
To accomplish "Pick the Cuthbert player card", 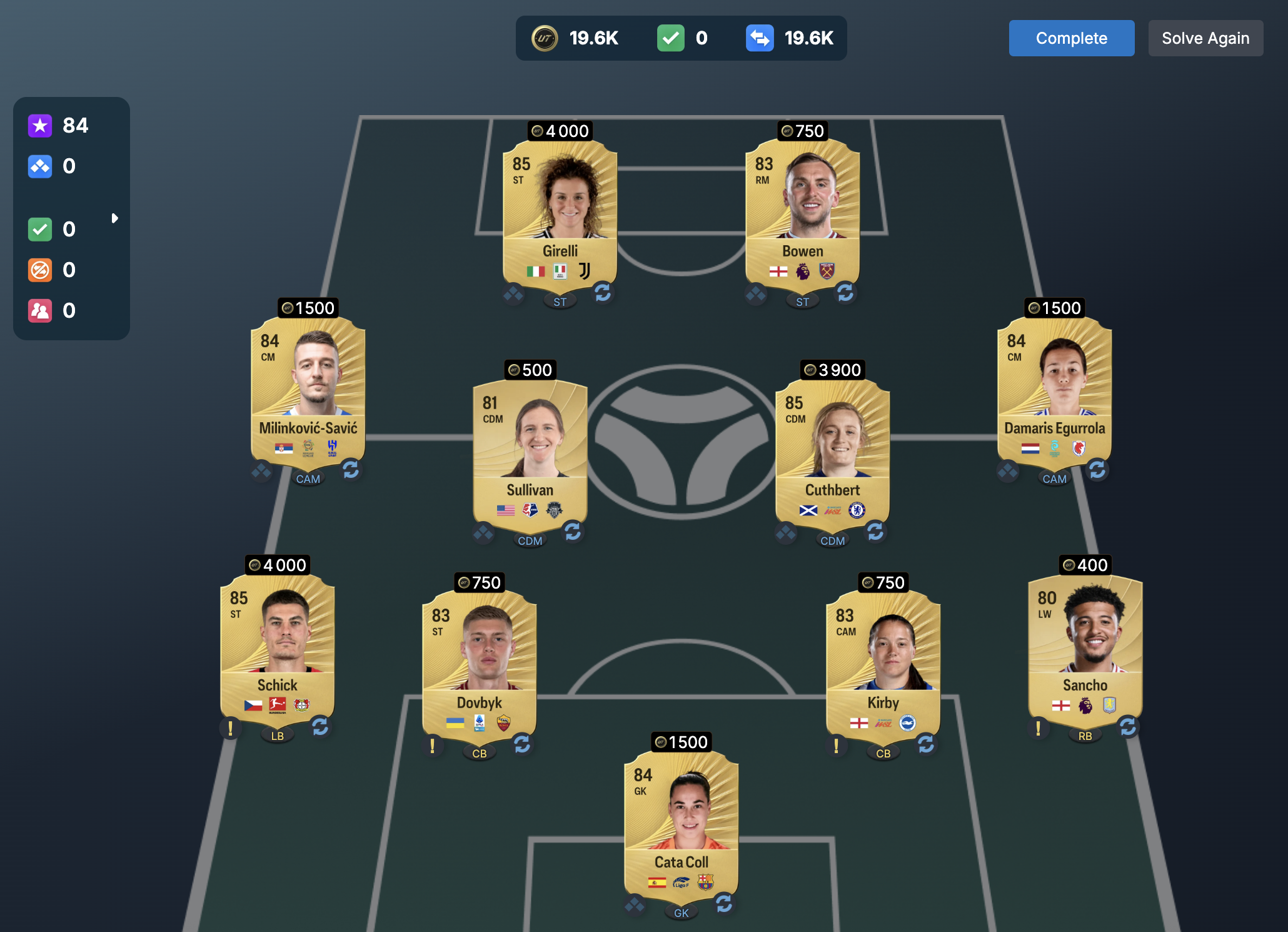I will point(832,448).
